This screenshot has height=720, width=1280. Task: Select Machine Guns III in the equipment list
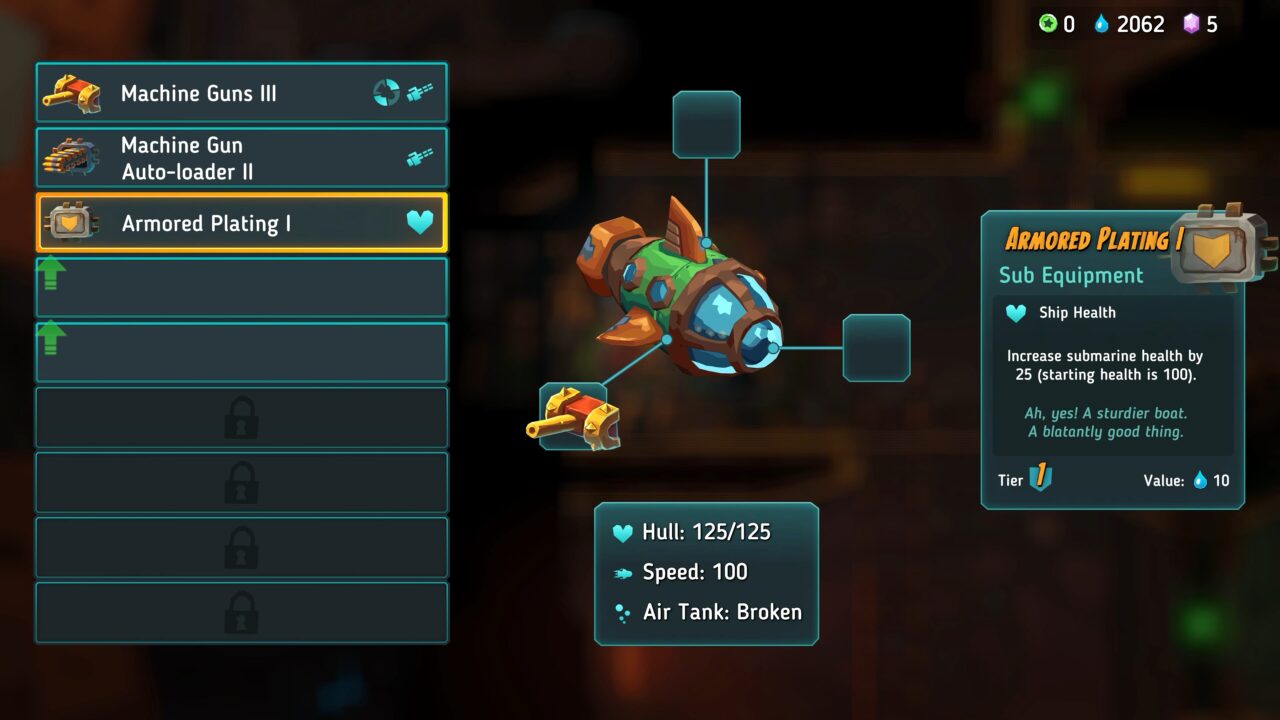(240, 92)
